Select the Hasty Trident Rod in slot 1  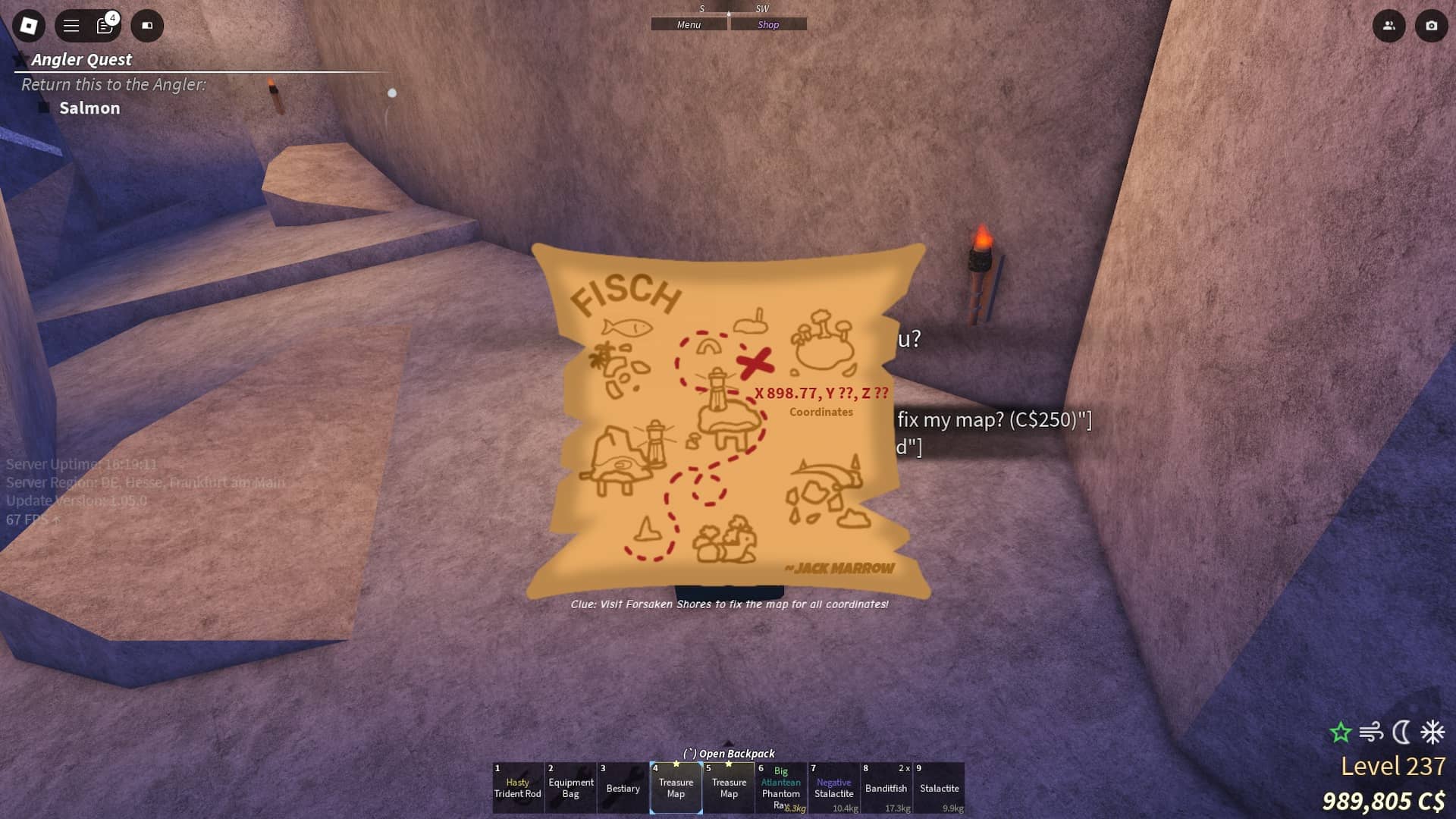click(x=518, y=789)
